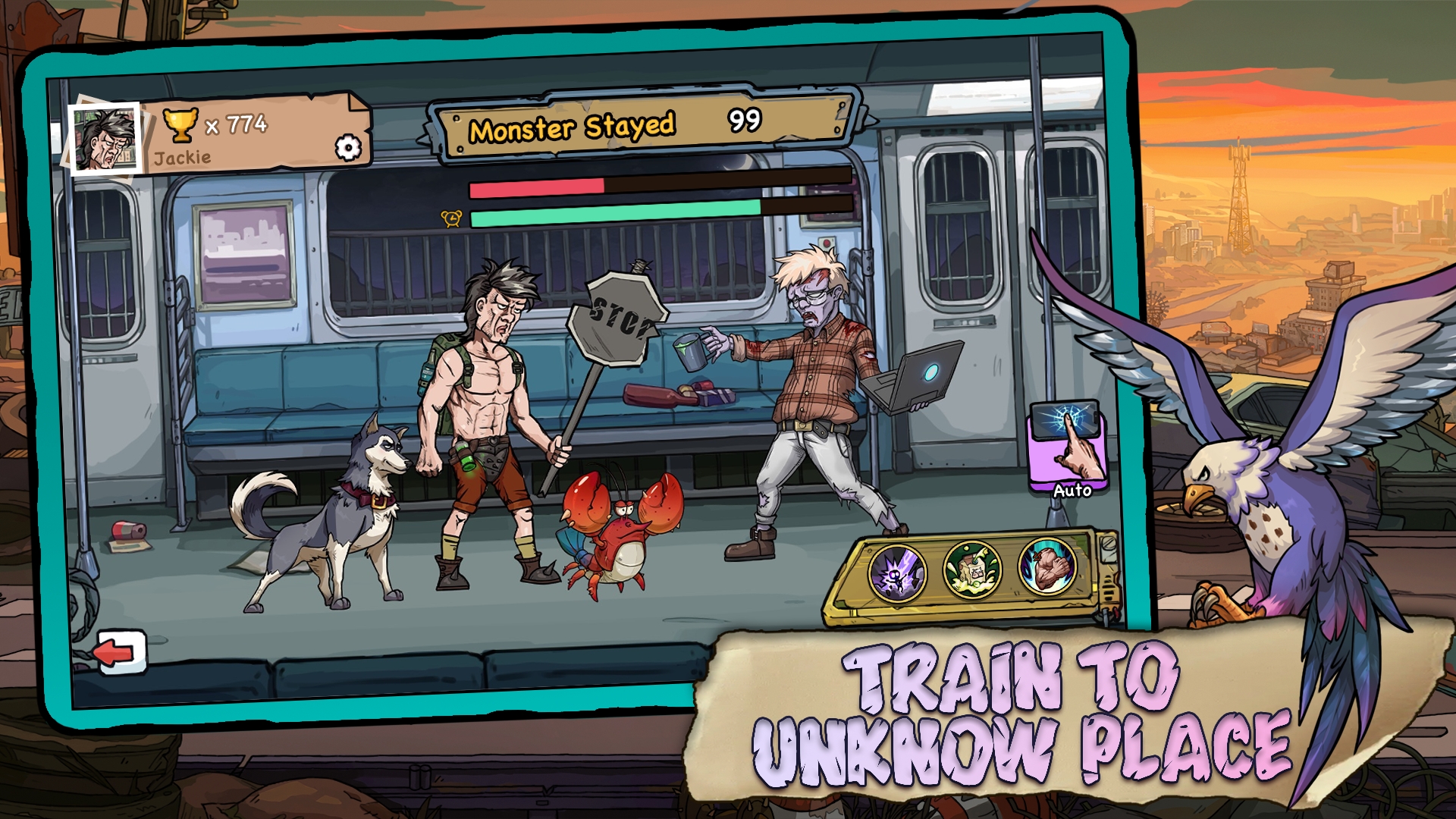
Task: Activate the purple lightning skeleton skill
Action: pos(896,573)
